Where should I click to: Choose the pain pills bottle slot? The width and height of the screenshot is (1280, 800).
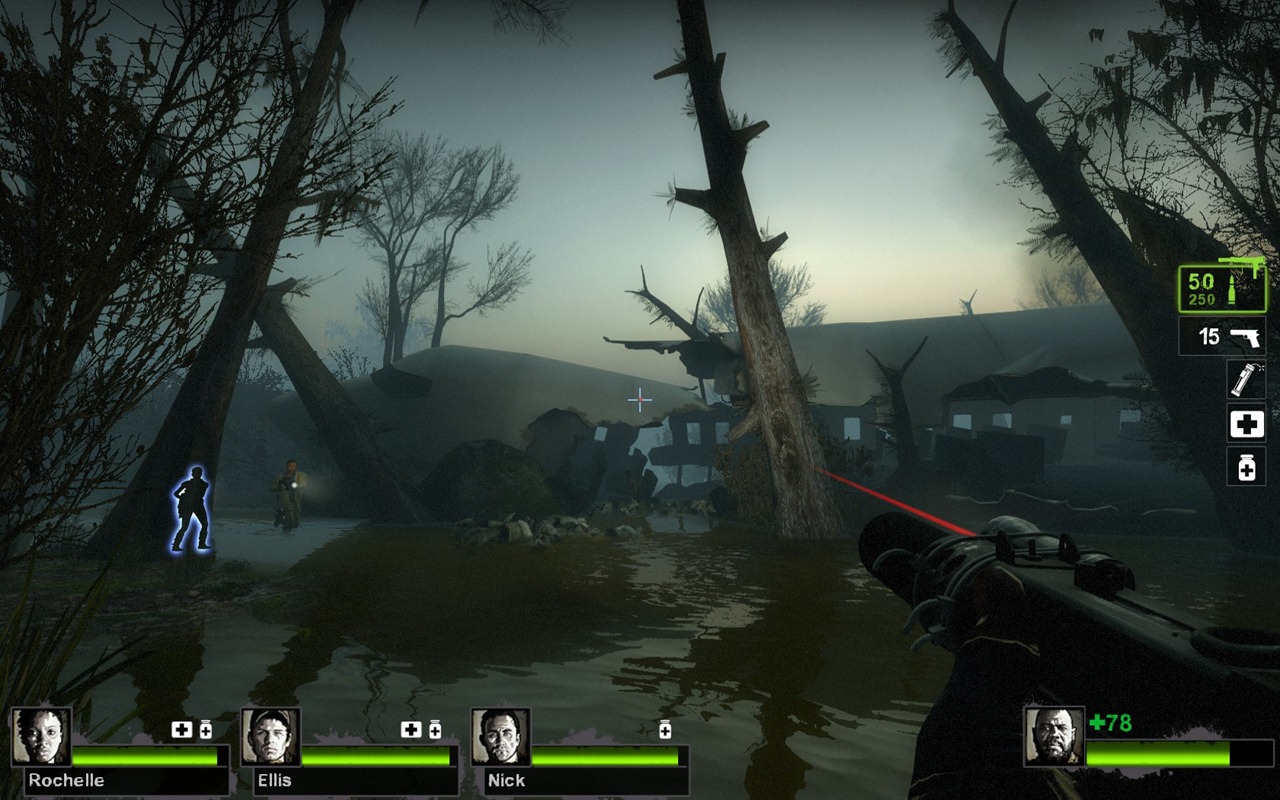tap(1246, 466)
